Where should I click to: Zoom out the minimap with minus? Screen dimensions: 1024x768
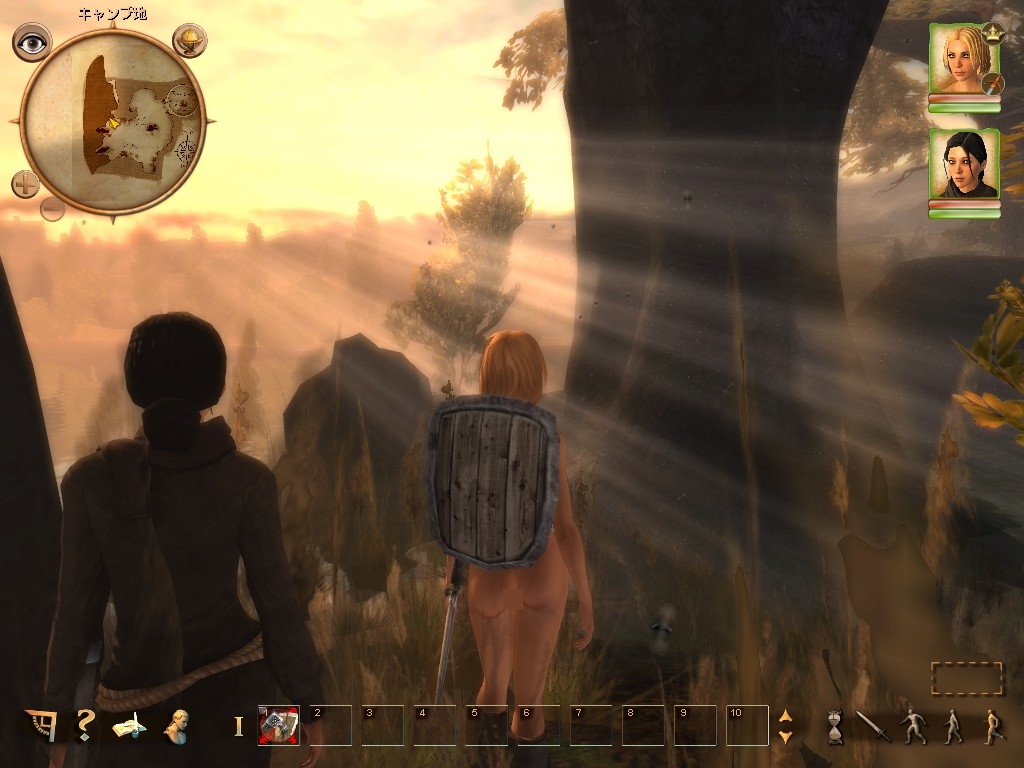[53, 209]
